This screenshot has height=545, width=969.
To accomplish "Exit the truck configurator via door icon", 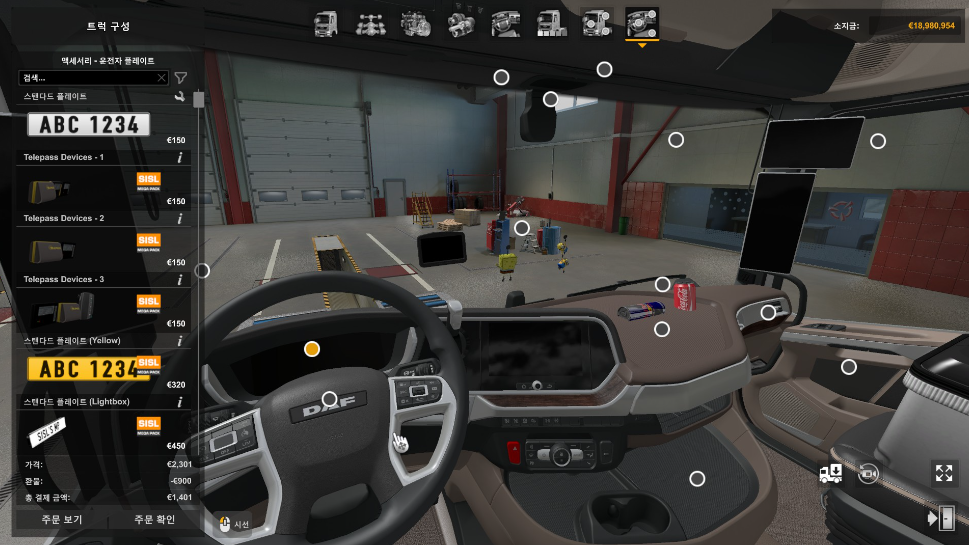I will [941, 518].
